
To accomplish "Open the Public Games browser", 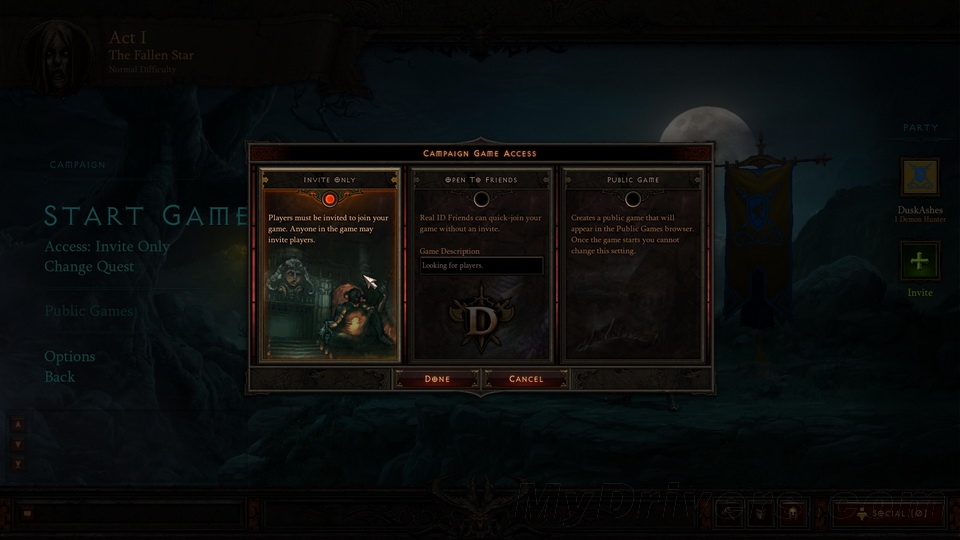I will [88, 311].
